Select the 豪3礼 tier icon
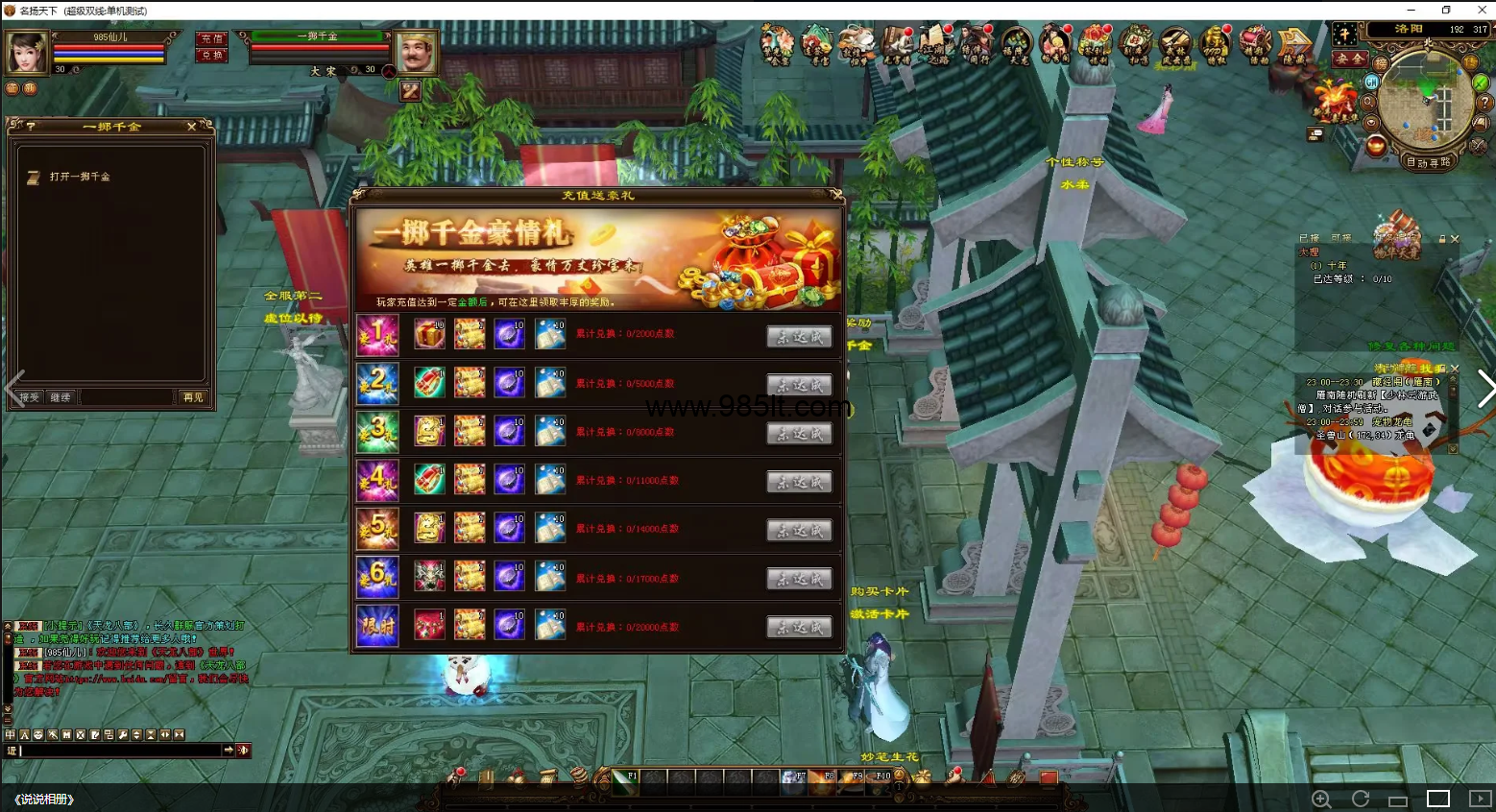This screenshot has width=1496, height=812. (377, 431)
